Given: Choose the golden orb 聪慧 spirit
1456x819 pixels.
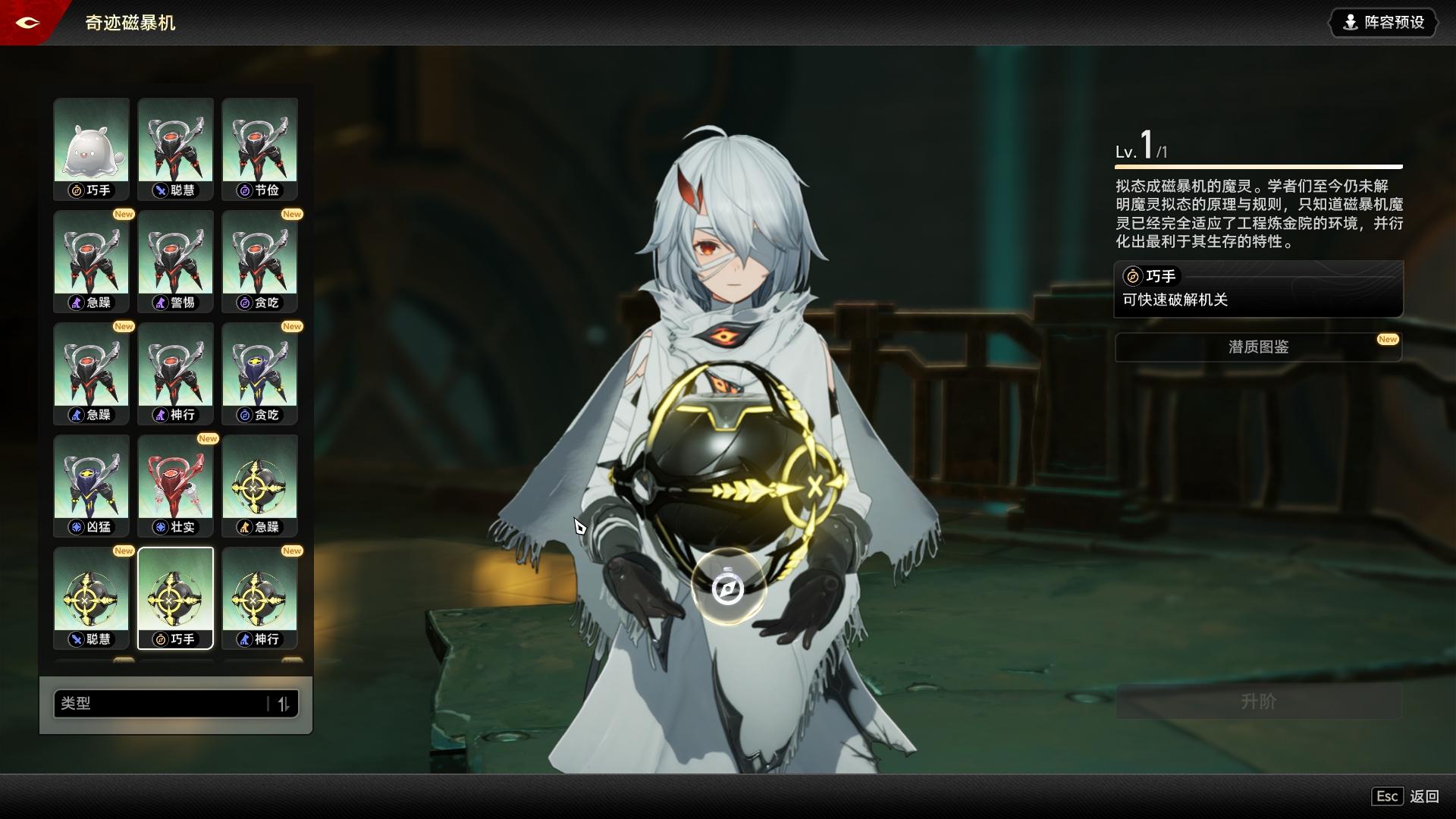Looking at the screenshot, I should (x=91, y=598).
